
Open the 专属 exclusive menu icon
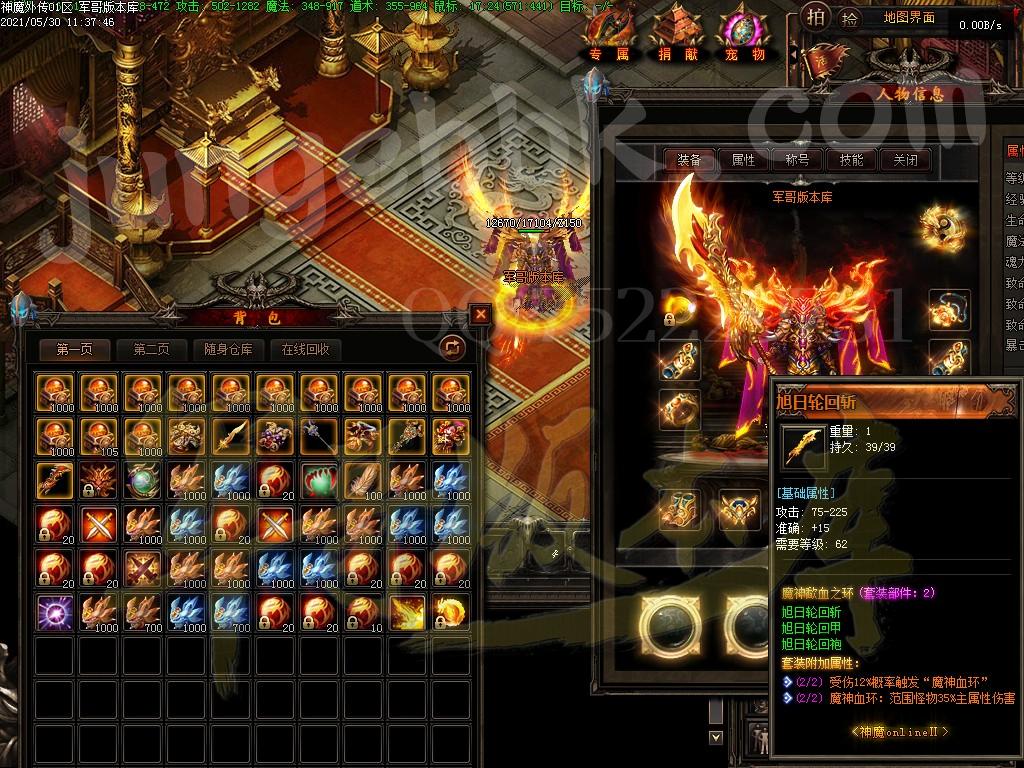(608, 38)
